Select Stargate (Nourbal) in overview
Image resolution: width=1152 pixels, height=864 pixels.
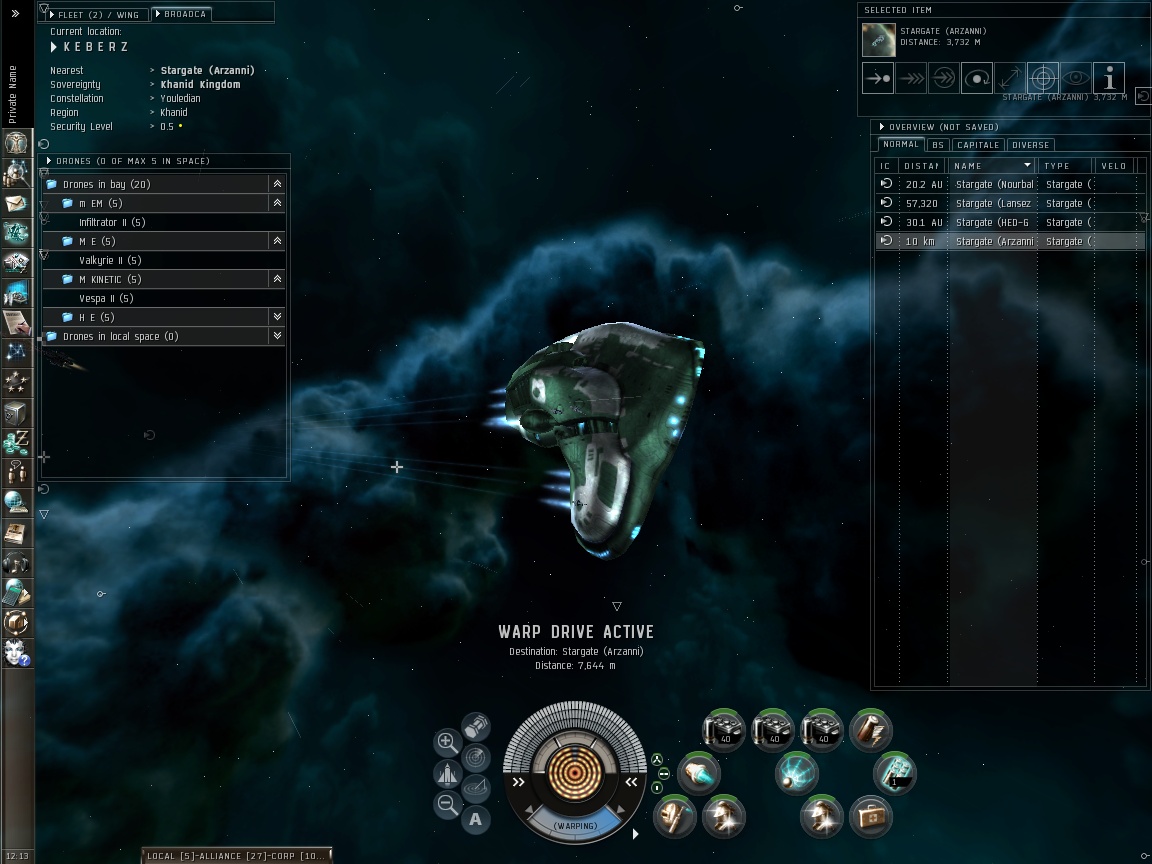pos(993,184)
